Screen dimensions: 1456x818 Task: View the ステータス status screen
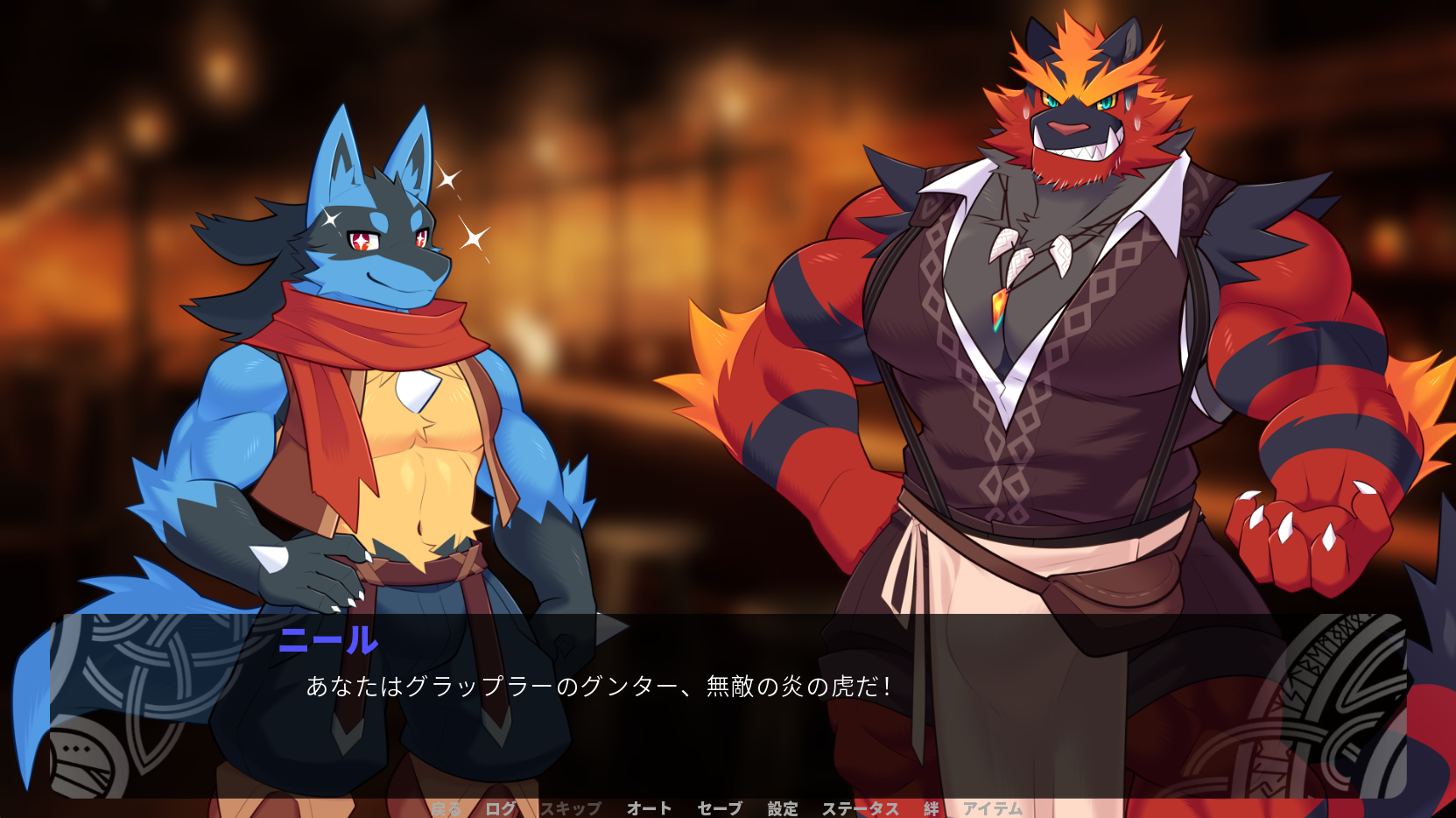[x=862, y=807]
